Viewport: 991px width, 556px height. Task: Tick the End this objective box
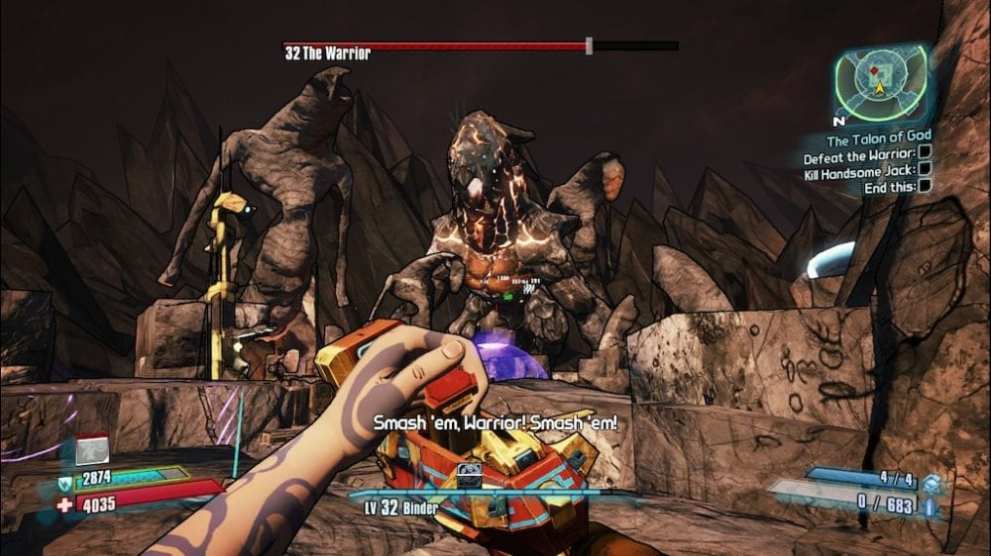pos(925,185)
